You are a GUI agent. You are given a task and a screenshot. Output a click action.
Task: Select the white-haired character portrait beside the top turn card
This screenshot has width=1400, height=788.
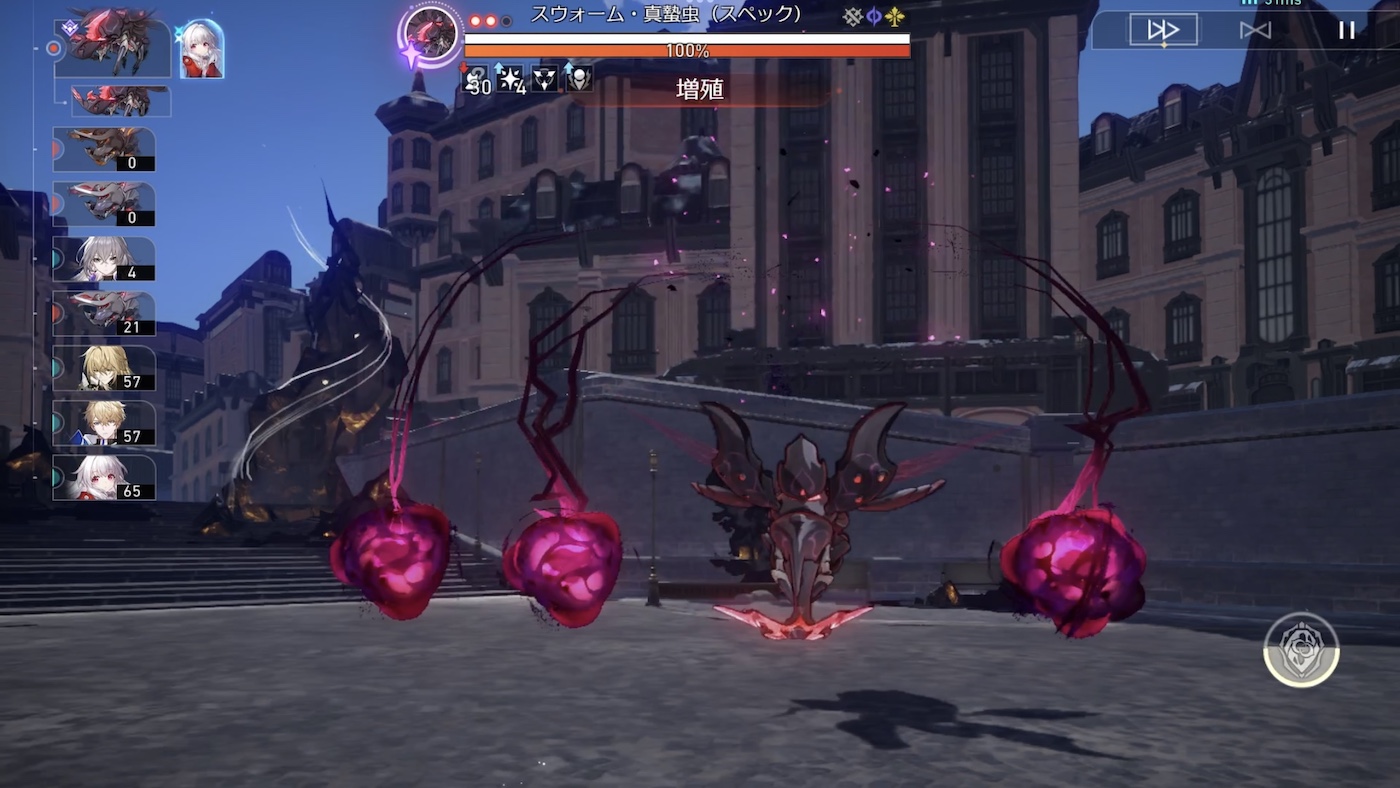click(x=201, y=49)
